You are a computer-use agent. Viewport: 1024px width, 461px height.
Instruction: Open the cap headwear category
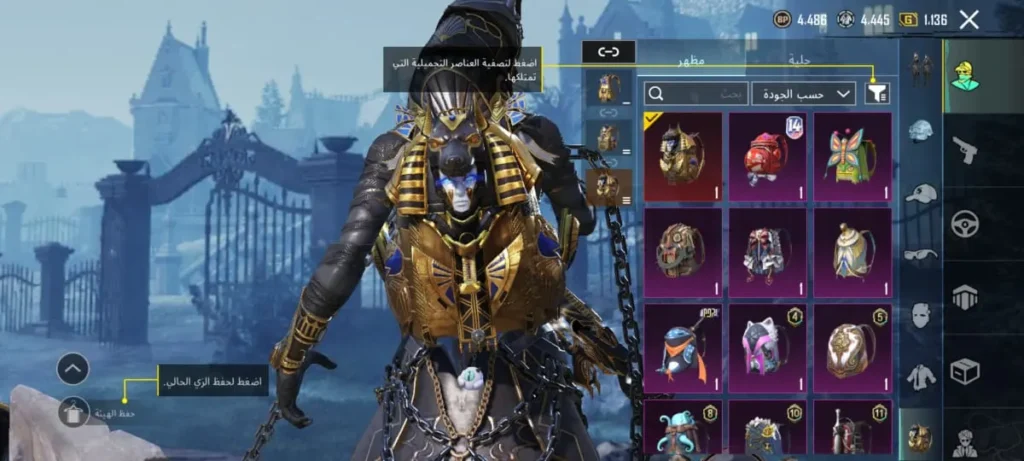pyautogui.click(x=920, y=192)
